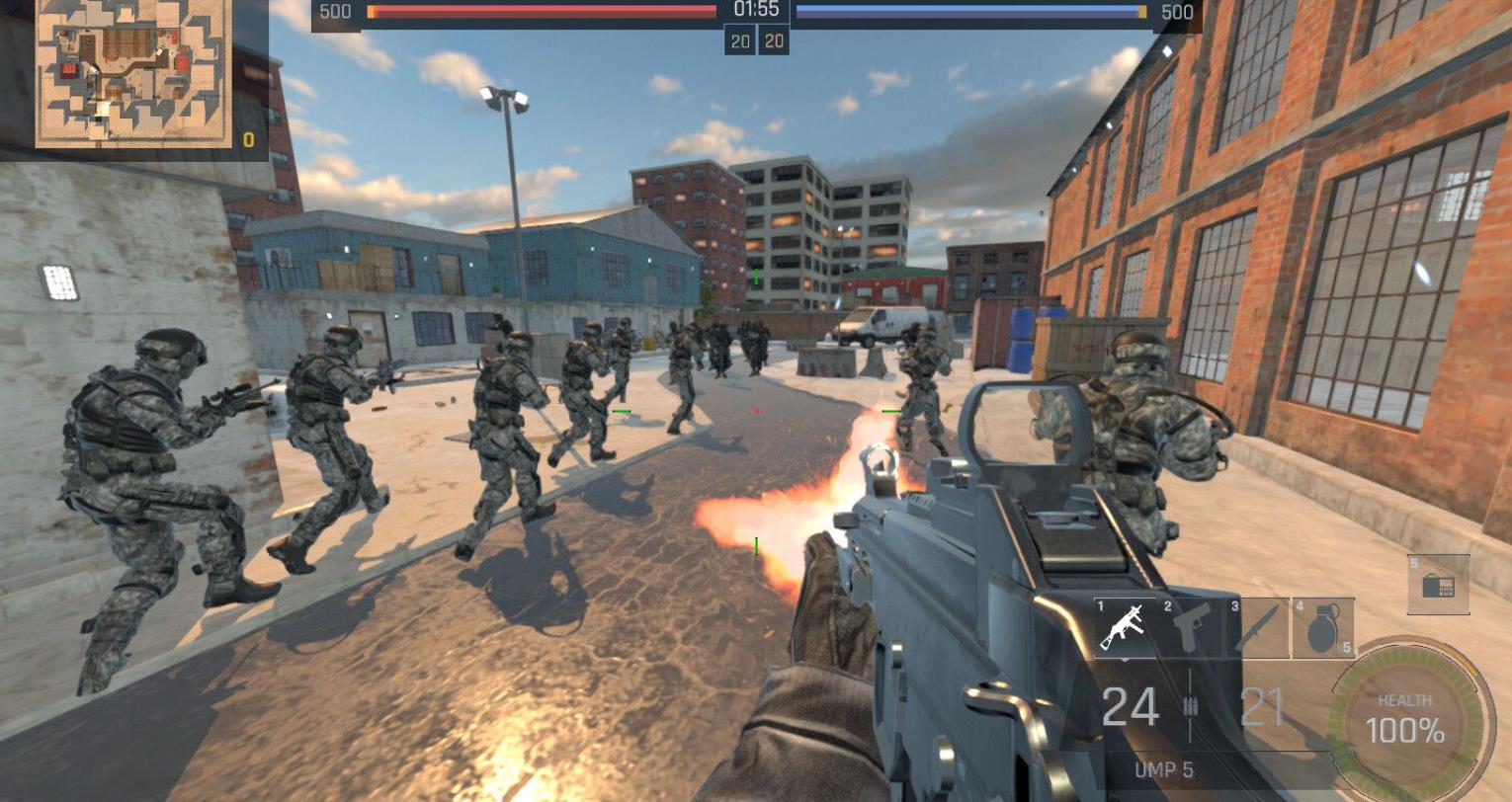Activate the radio equipment slot
Viewport: 1512px width, 802px height.
coord(1438,585)
